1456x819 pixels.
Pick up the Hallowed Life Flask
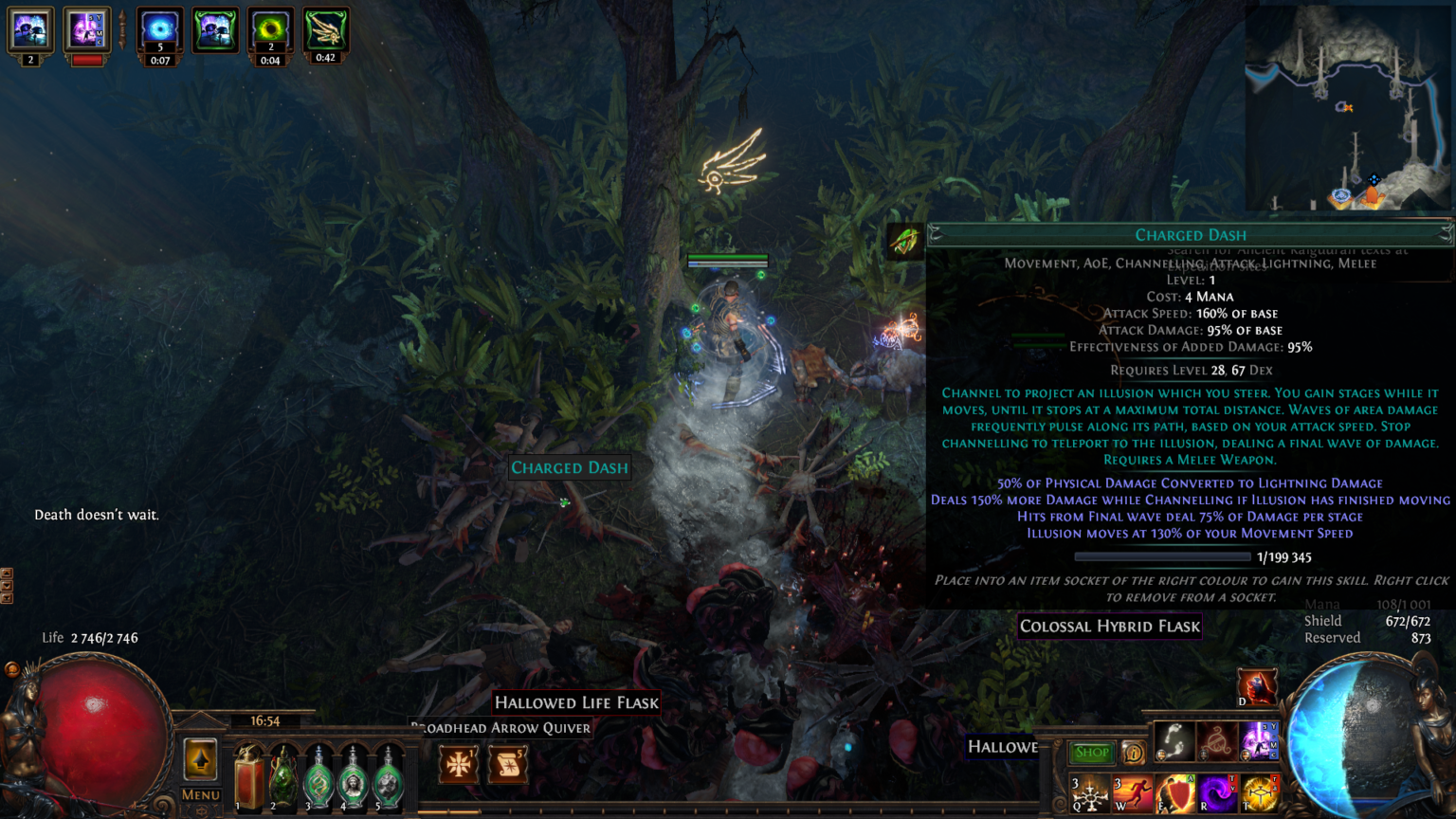575,702
